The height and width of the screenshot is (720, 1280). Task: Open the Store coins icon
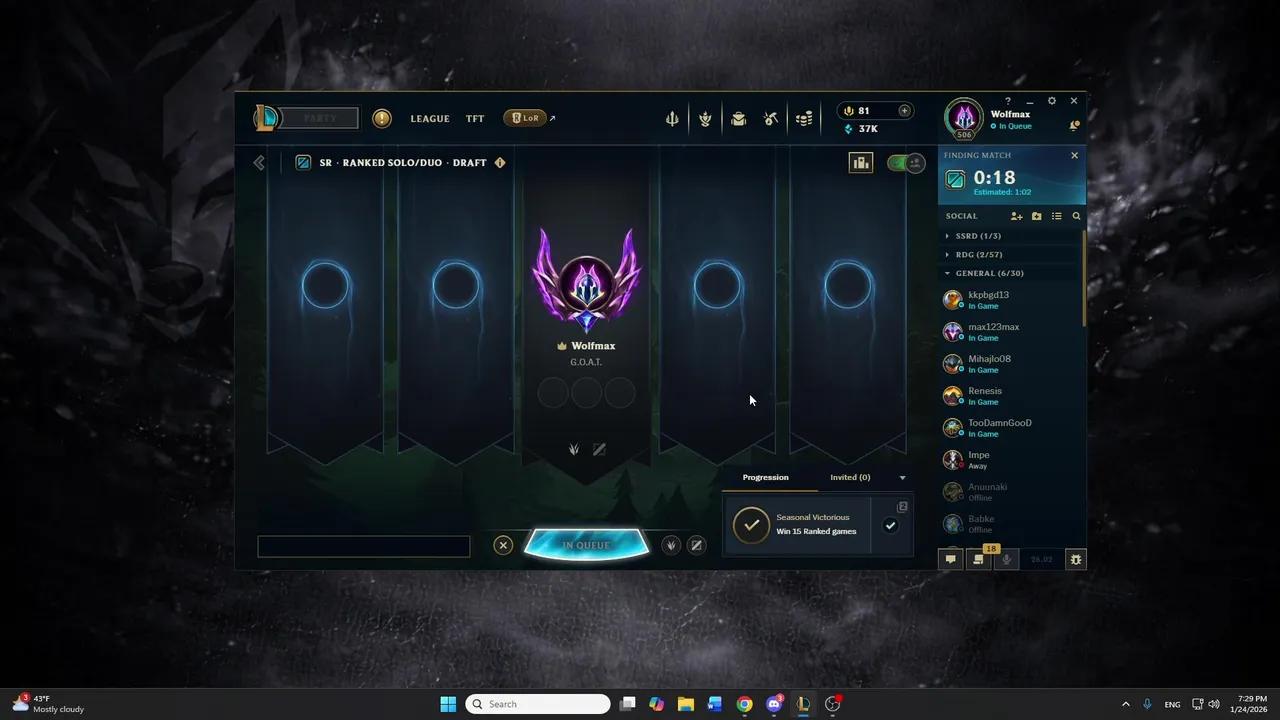[804, 118]
